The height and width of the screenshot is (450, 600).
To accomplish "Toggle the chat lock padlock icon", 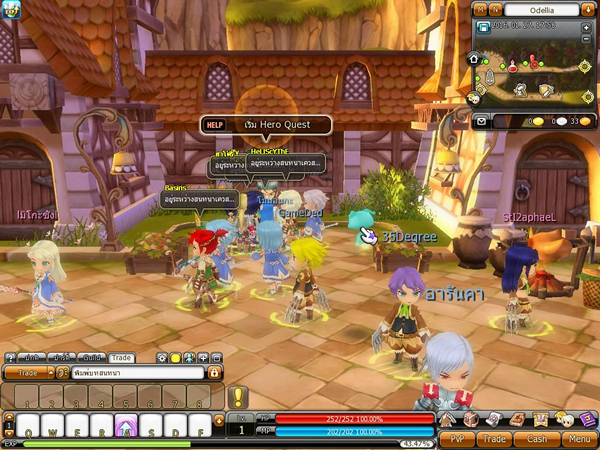I will (213, 372).
